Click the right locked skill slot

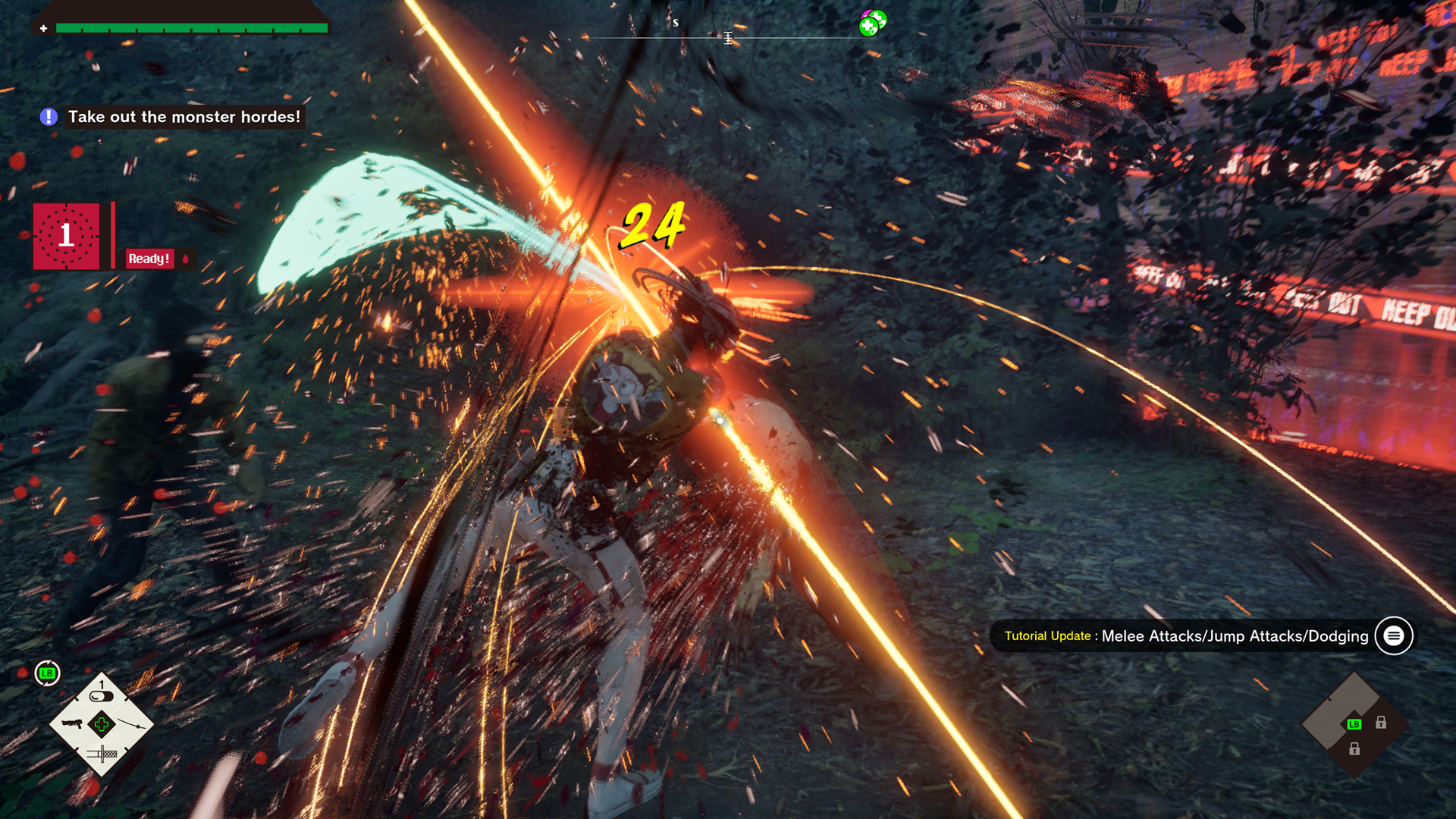[1381, 723]
